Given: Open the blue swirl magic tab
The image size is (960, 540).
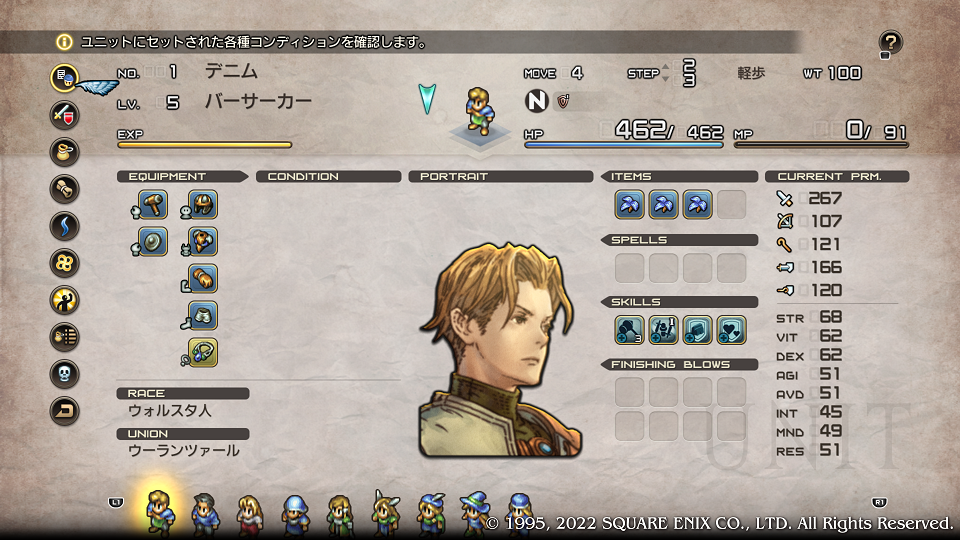Looking at the screenshot, I should [x=65, y=225].
